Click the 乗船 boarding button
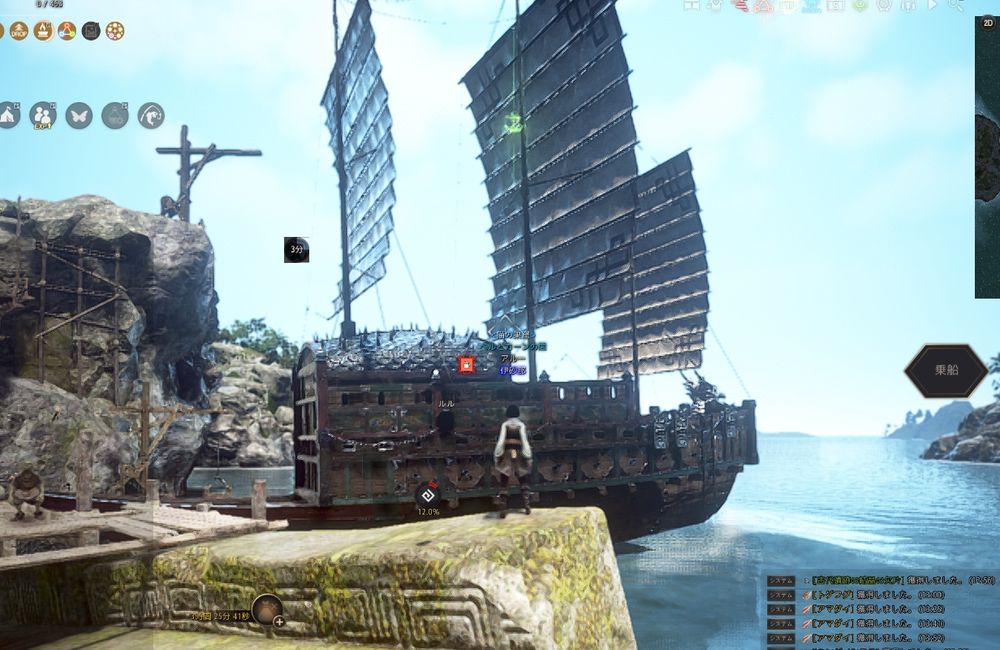The width and height of the screenshot is (1000, 650). pos(946,370)
